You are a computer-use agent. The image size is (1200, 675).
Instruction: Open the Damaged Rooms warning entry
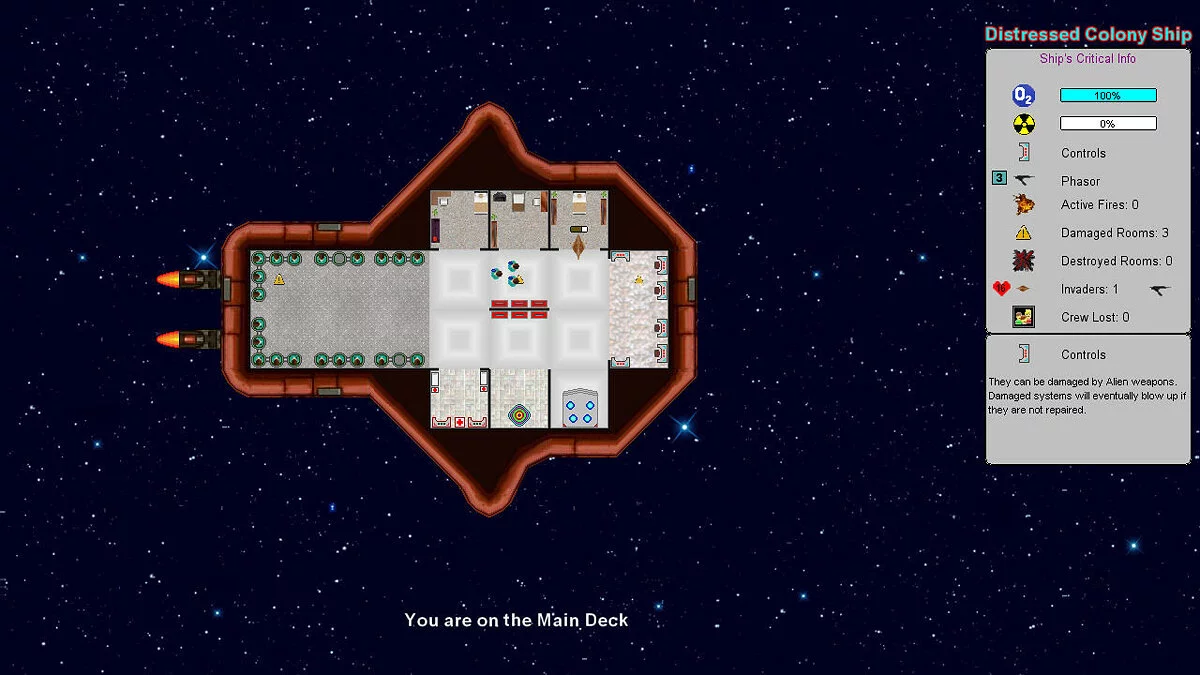tap(1114, 233)
